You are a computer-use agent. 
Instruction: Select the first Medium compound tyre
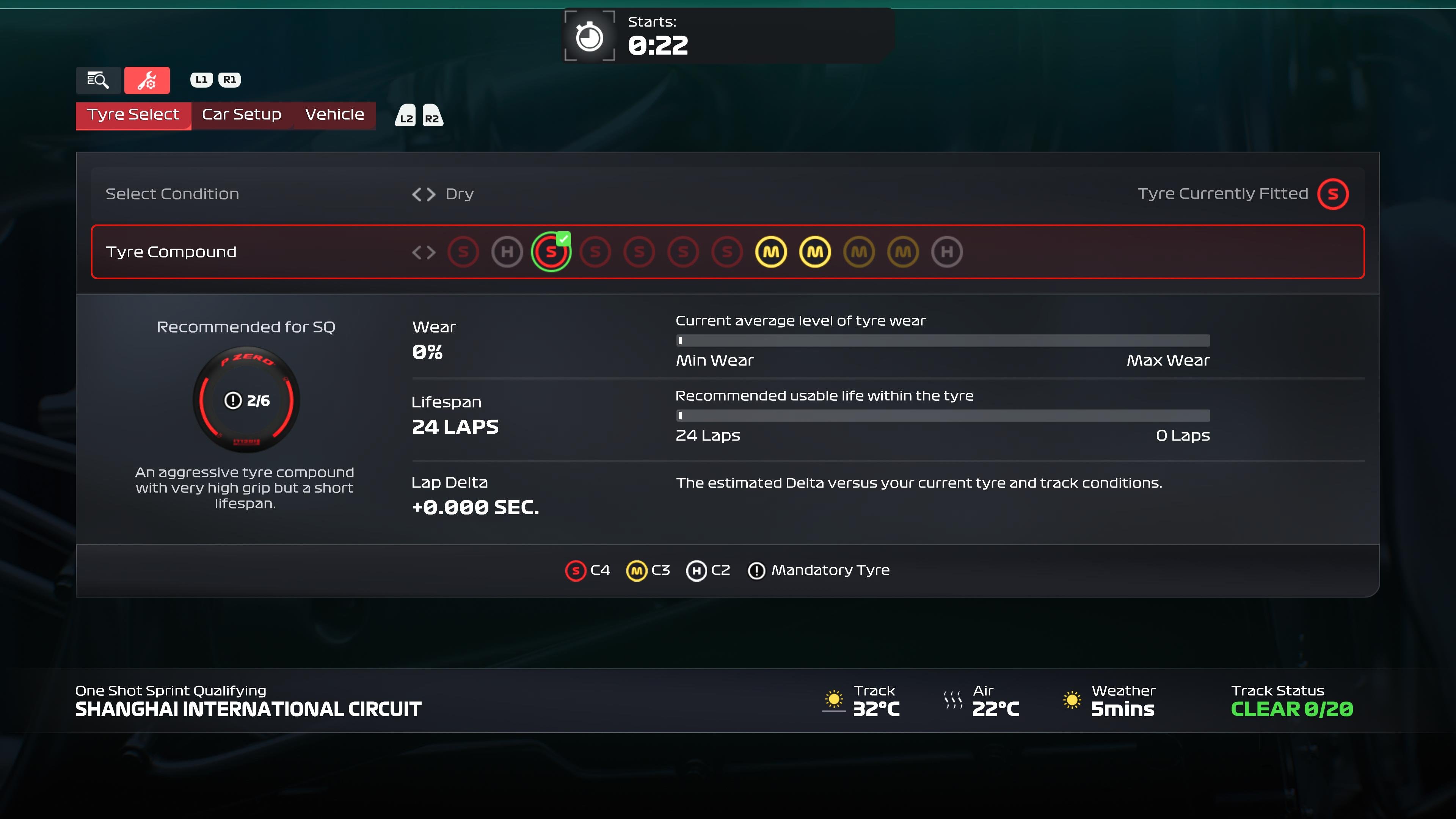click(x=772, y=252)
